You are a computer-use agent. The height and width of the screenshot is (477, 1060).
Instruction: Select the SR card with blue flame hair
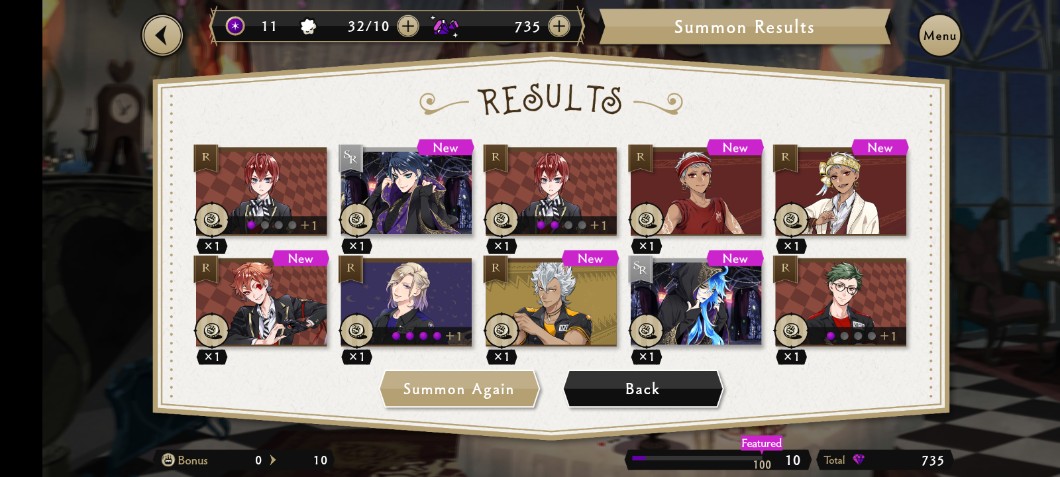pyautogui.click(x=696, y=302)
